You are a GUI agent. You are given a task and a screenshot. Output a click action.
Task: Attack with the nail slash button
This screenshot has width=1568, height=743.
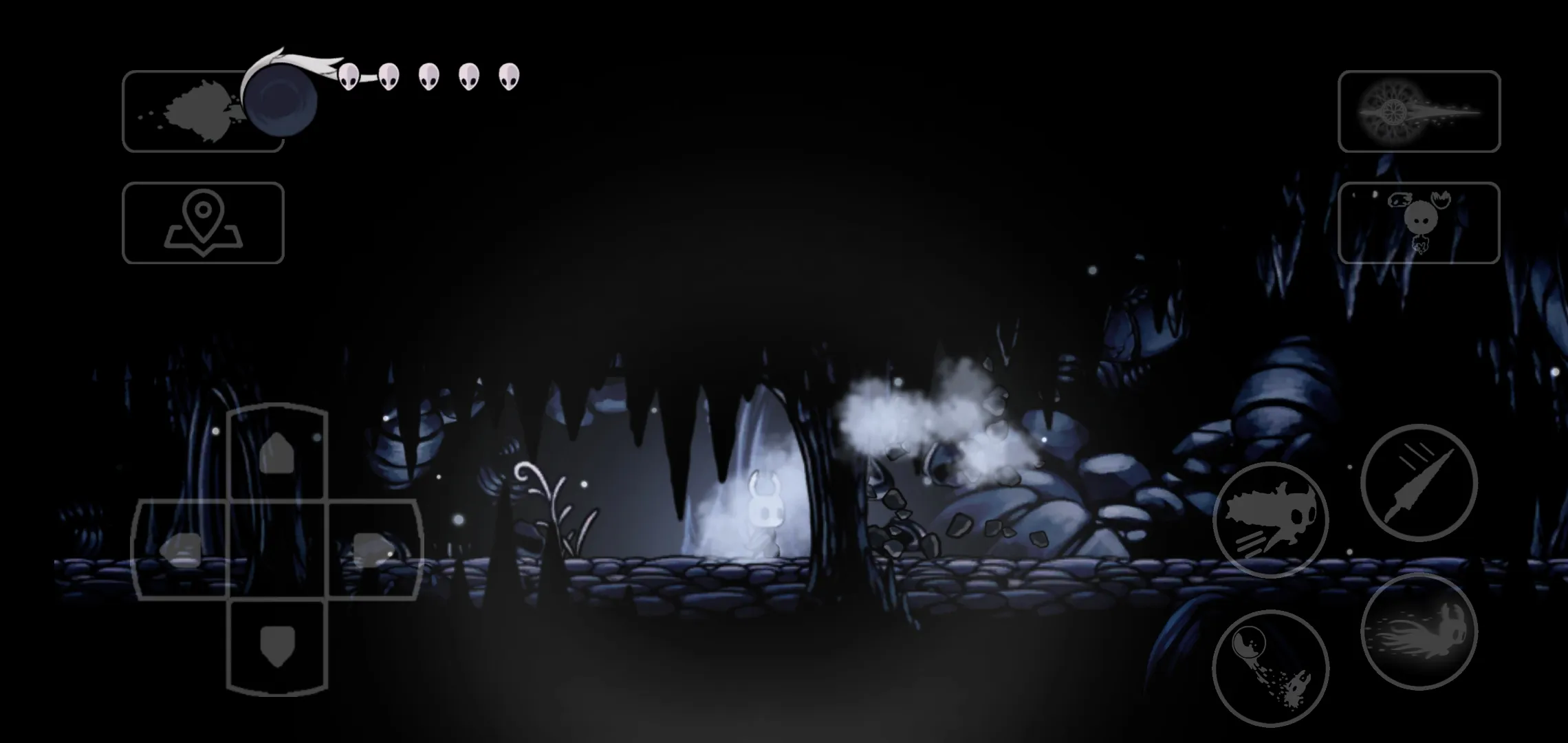coord(1419,482)
